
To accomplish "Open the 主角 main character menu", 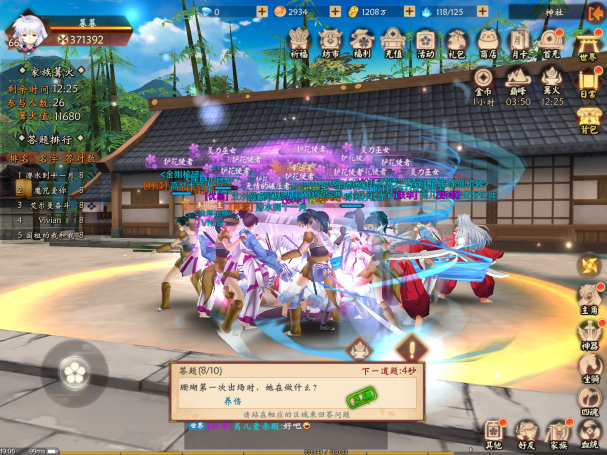I will [588, 298].
